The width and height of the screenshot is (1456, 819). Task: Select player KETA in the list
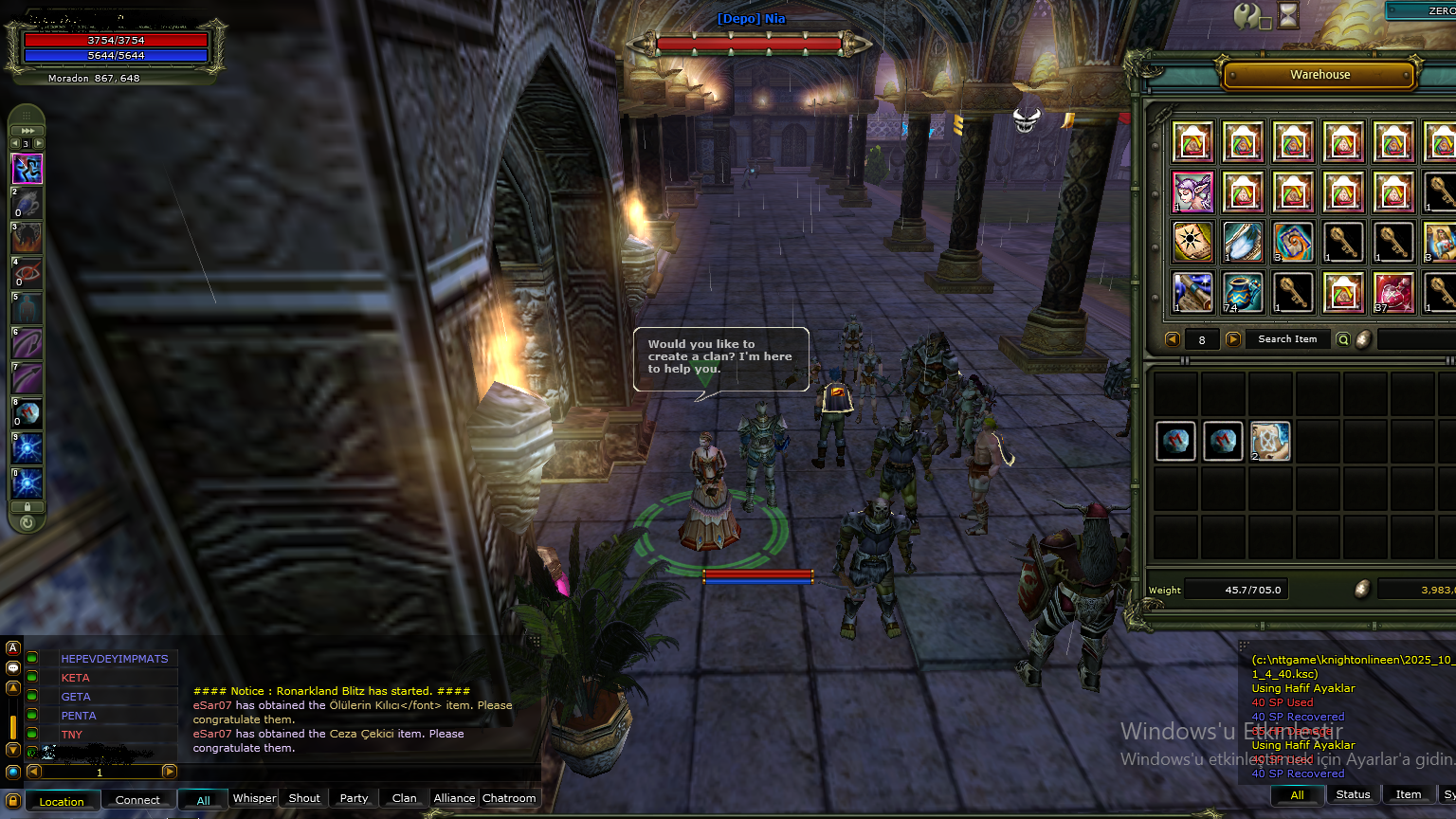click(x=76, y=678)
